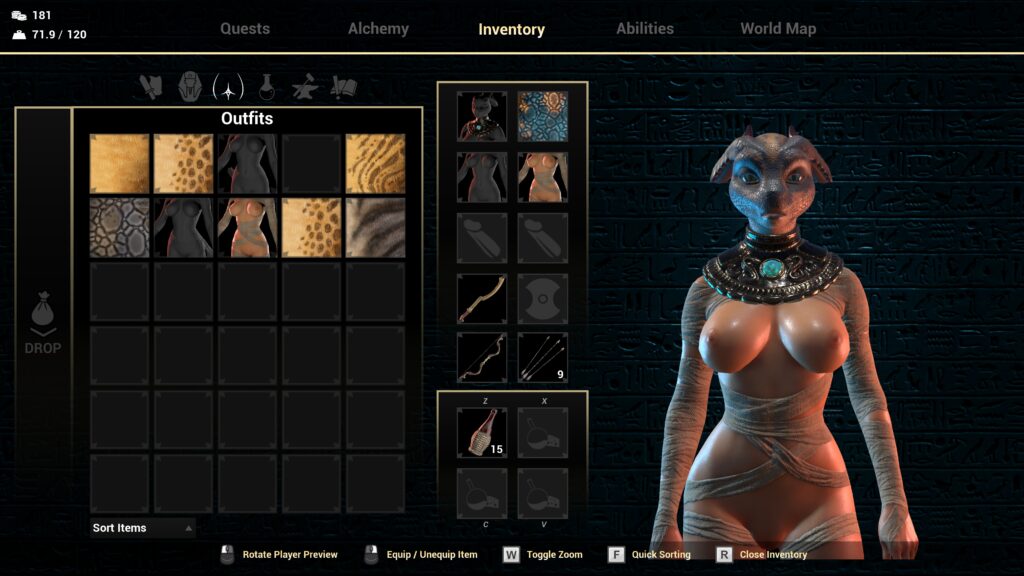Image resolution: width=1024 pixels, height=576 pixels.
Task: Select the plain golden fur outfit
Action: [120, 164]
